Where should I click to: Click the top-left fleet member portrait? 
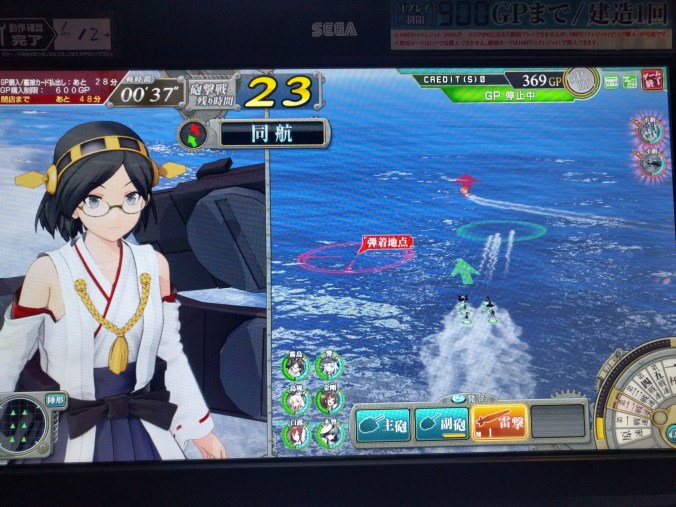point(297,365)
